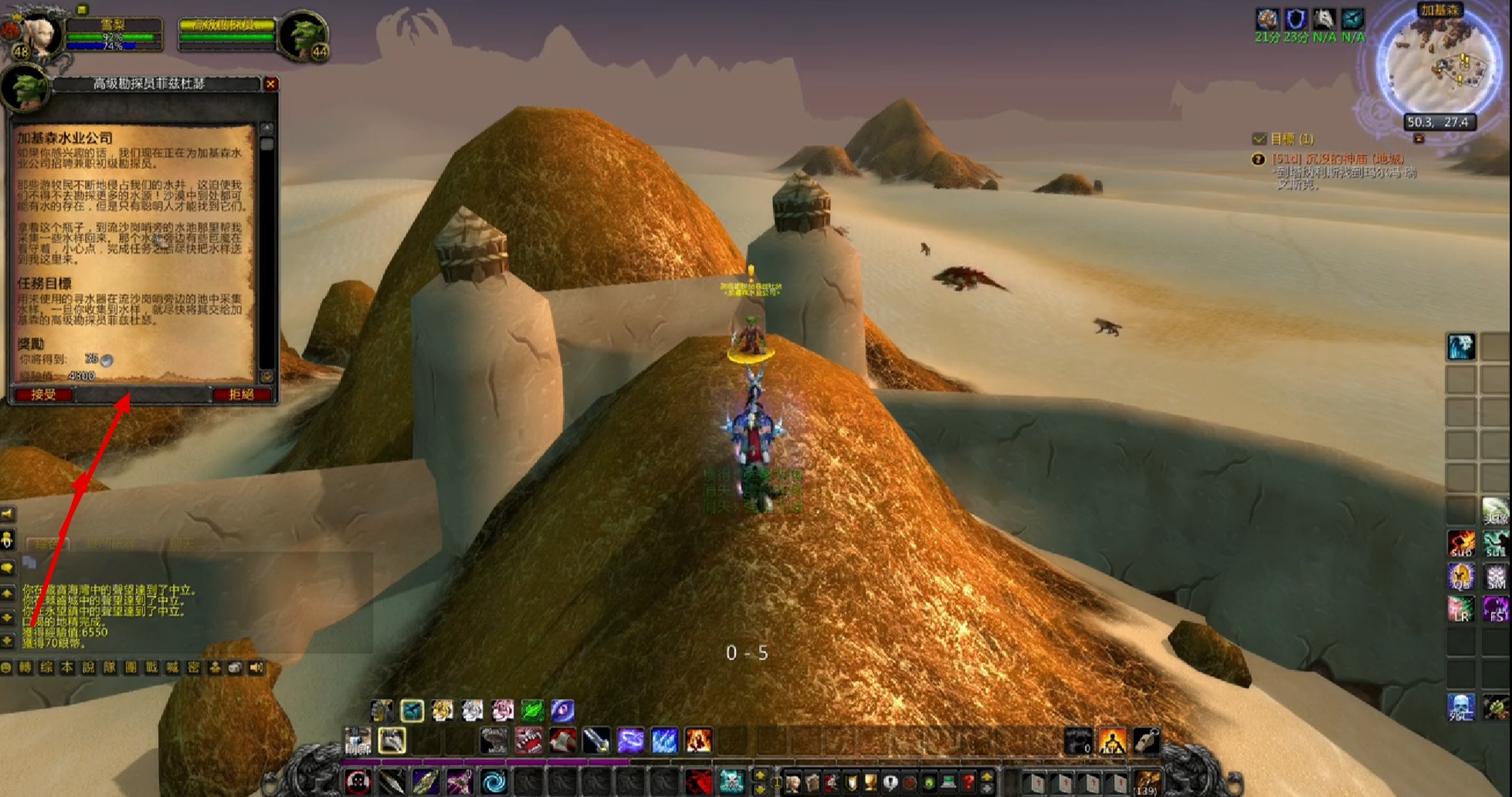1512x797 pixels.
Task: Open the golden trophy achievements button
Action: (x=870, y=782)
